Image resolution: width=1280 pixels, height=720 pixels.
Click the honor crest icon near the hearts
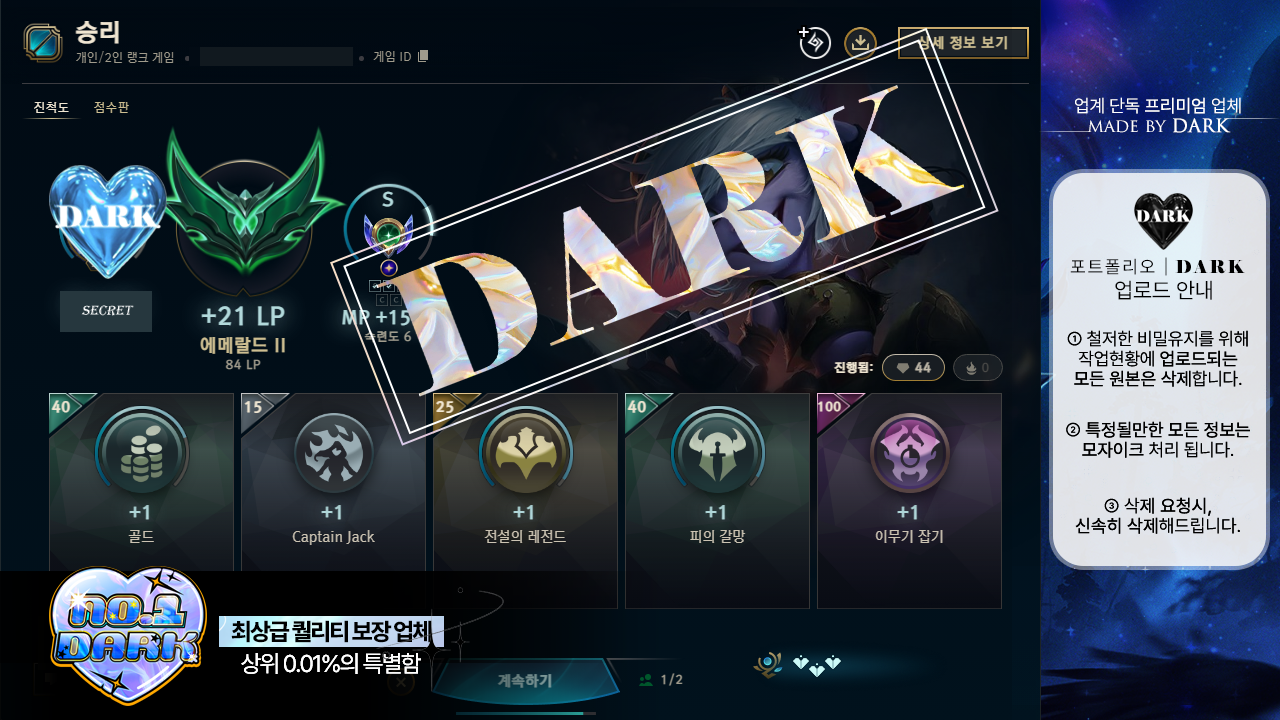[x=768, y=663]
